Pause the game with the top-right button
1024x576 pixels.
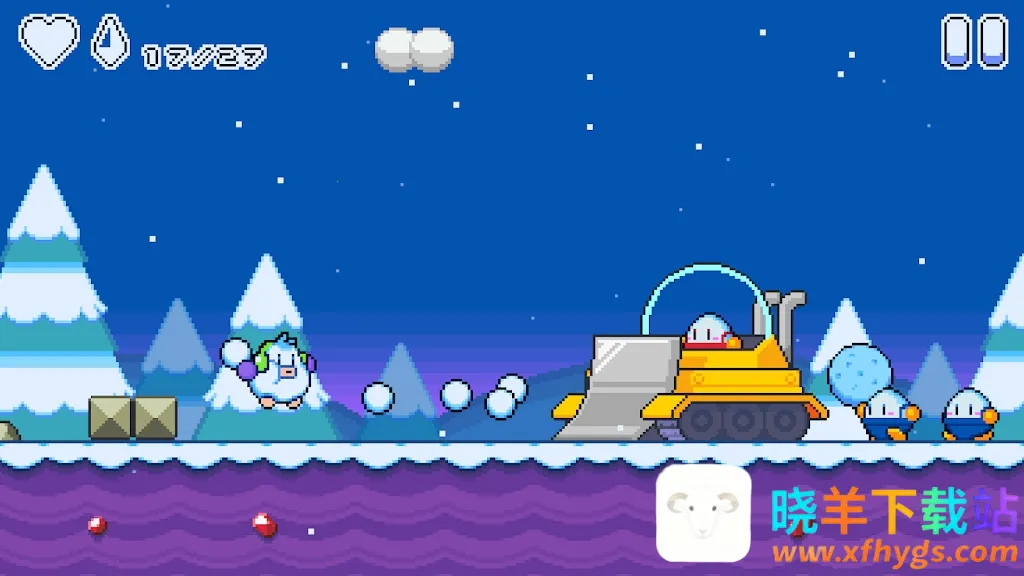pos(974,41)
